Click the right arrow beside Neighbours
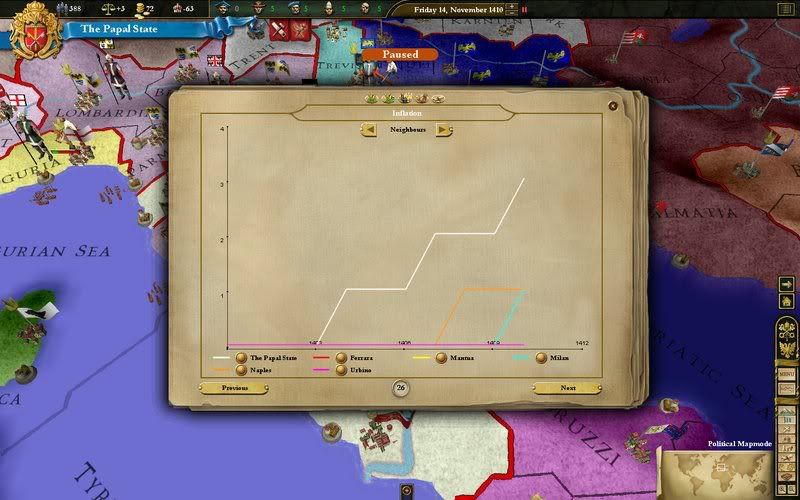 [442, 130]
